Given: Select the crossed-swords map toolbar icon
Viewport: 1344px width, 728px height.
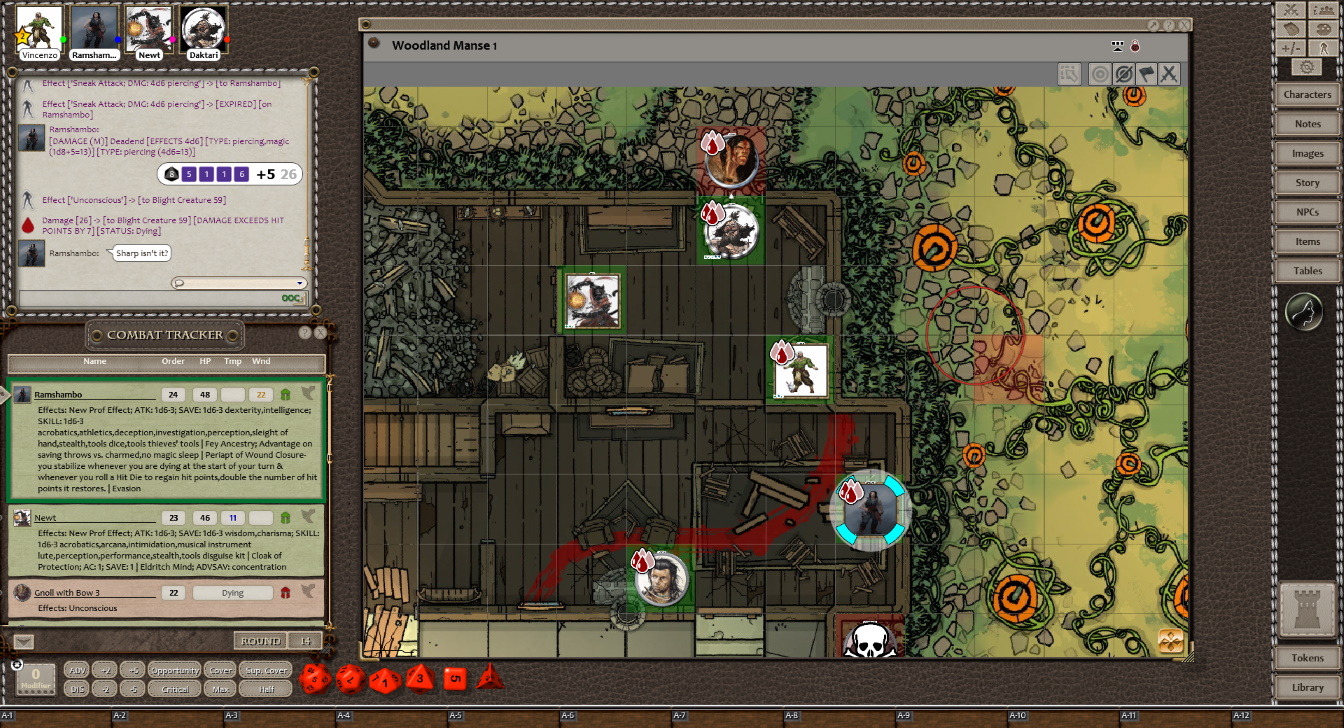Looking at the screenshot, I should pos(1168,74).
